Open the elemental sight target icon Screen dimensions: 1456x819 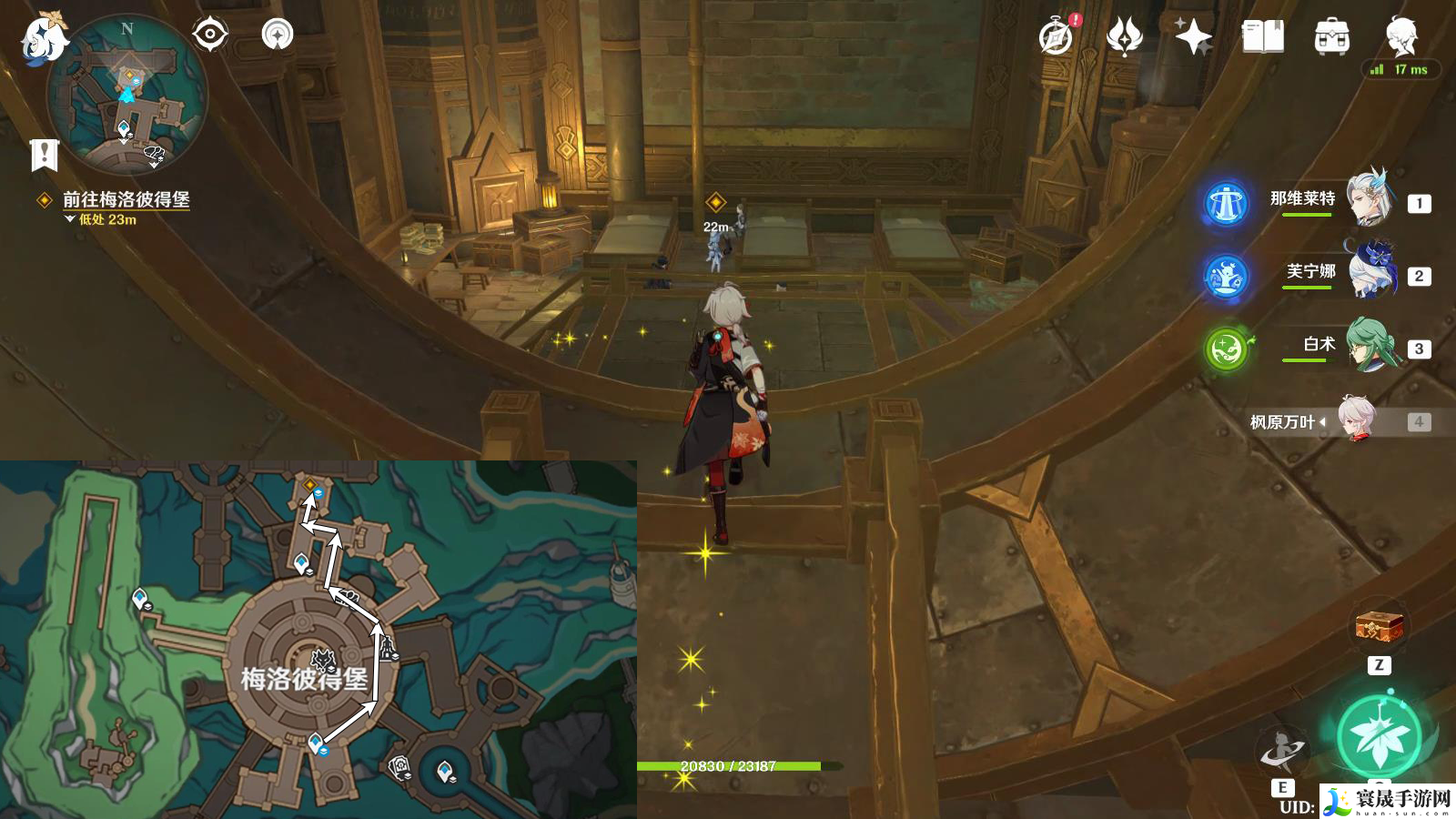pos(209,35)
